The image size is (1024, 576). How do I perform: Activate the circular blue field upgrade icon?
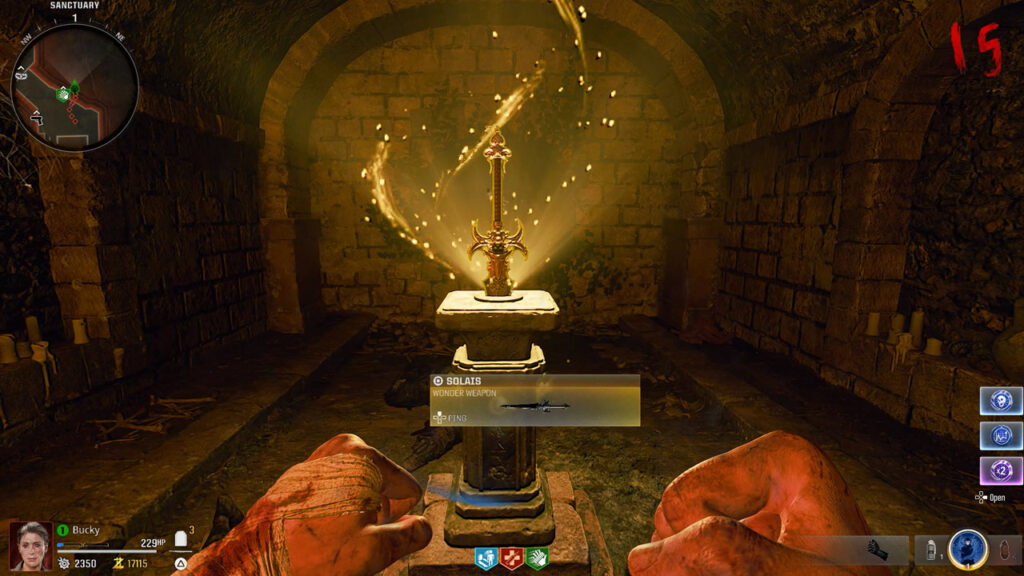pyautogui.click(x=967, y=550)
